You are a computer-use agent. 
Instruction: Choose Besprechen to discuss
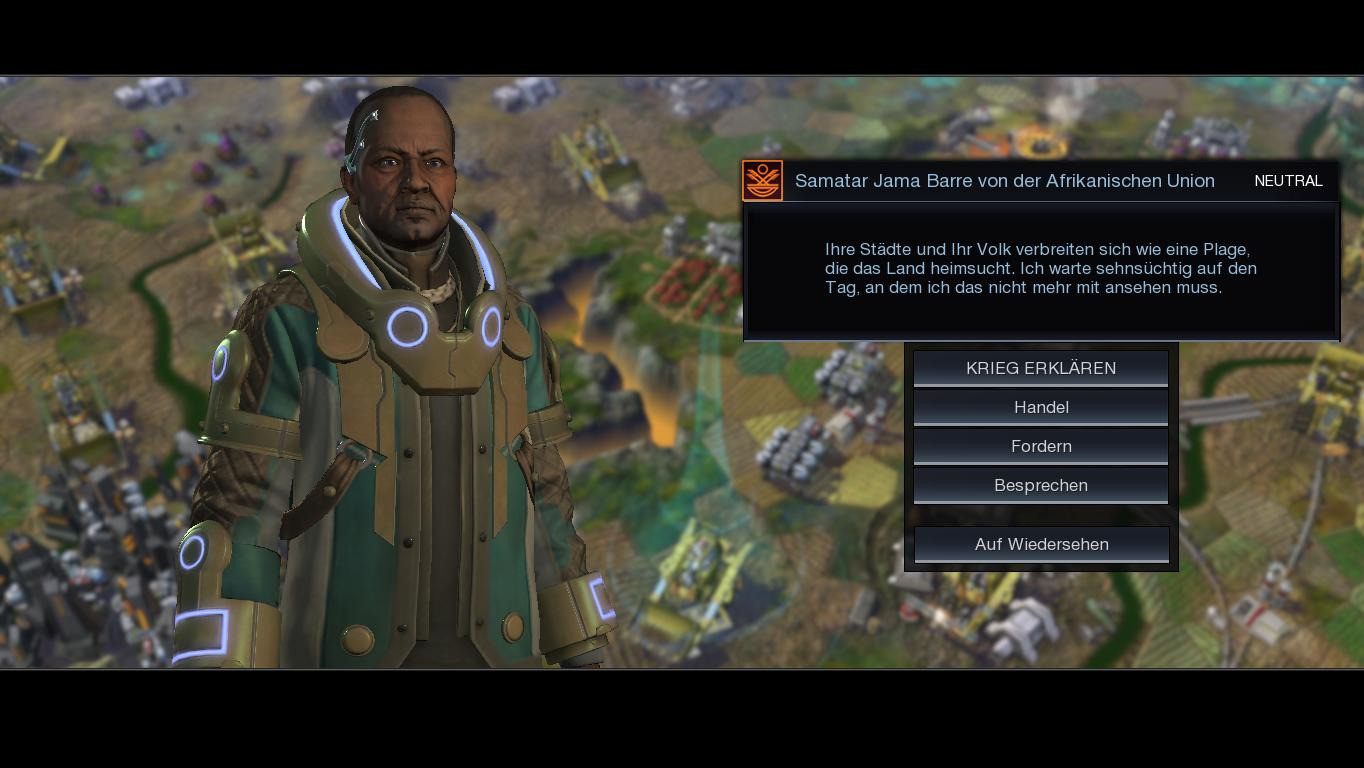[1041, 485]
